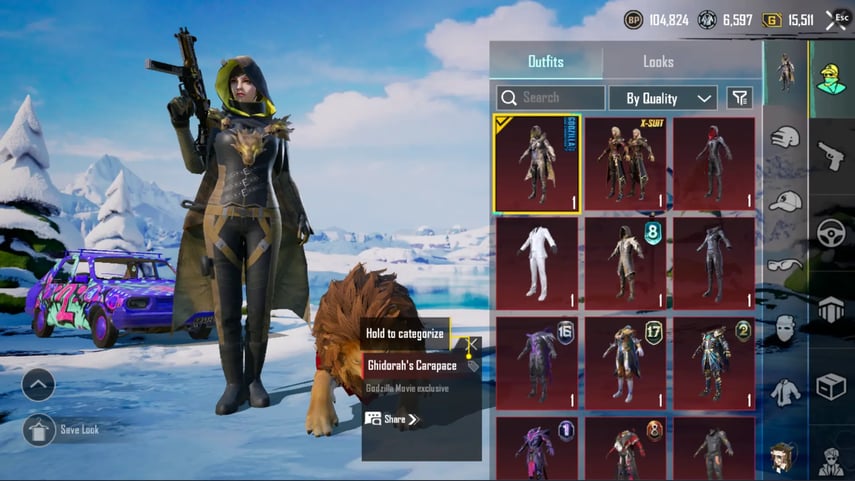Close the outfit info popup
Screen dimensions: 855x481
[x=471, y=344]
